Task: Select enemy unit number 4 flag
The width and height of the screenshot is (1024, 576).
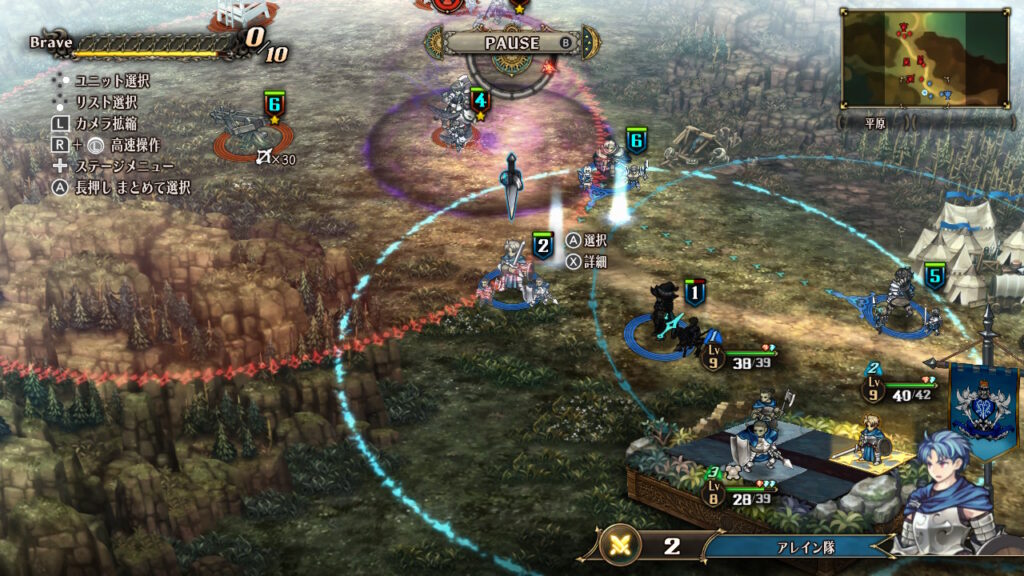Action: pyautogui.click(x=480, y=100)
